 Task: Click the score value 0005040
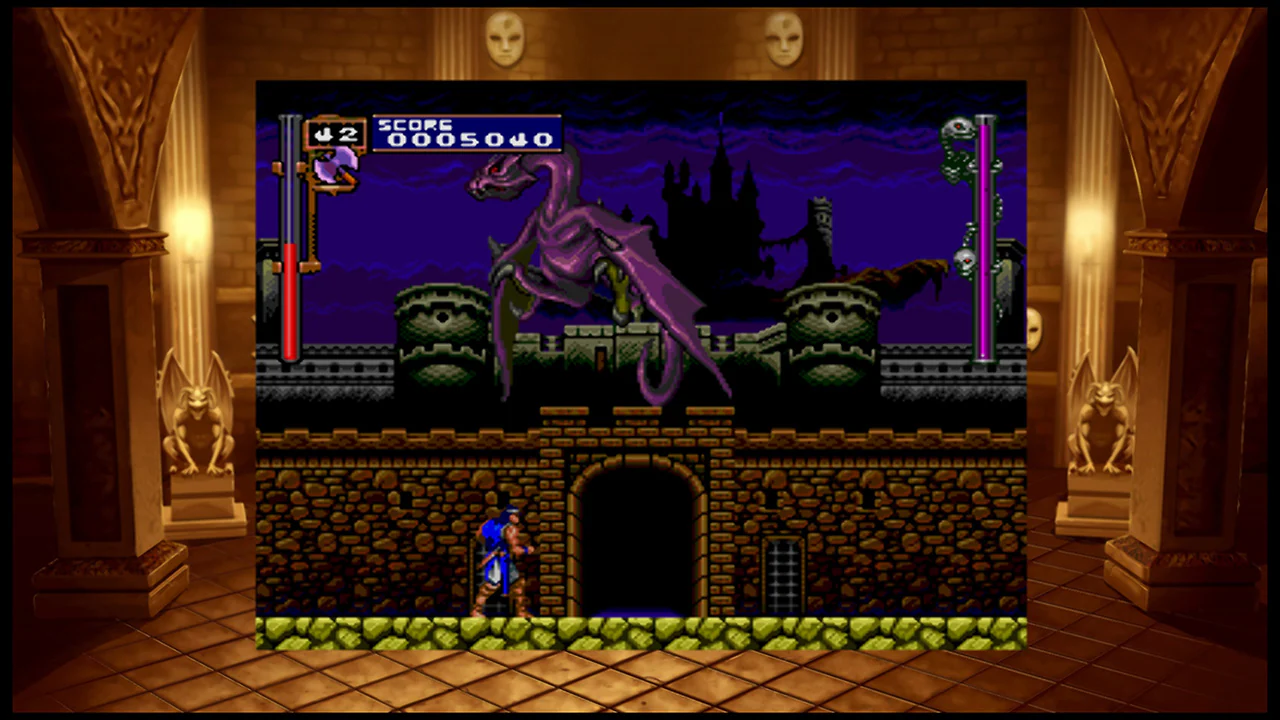point(468,140)
